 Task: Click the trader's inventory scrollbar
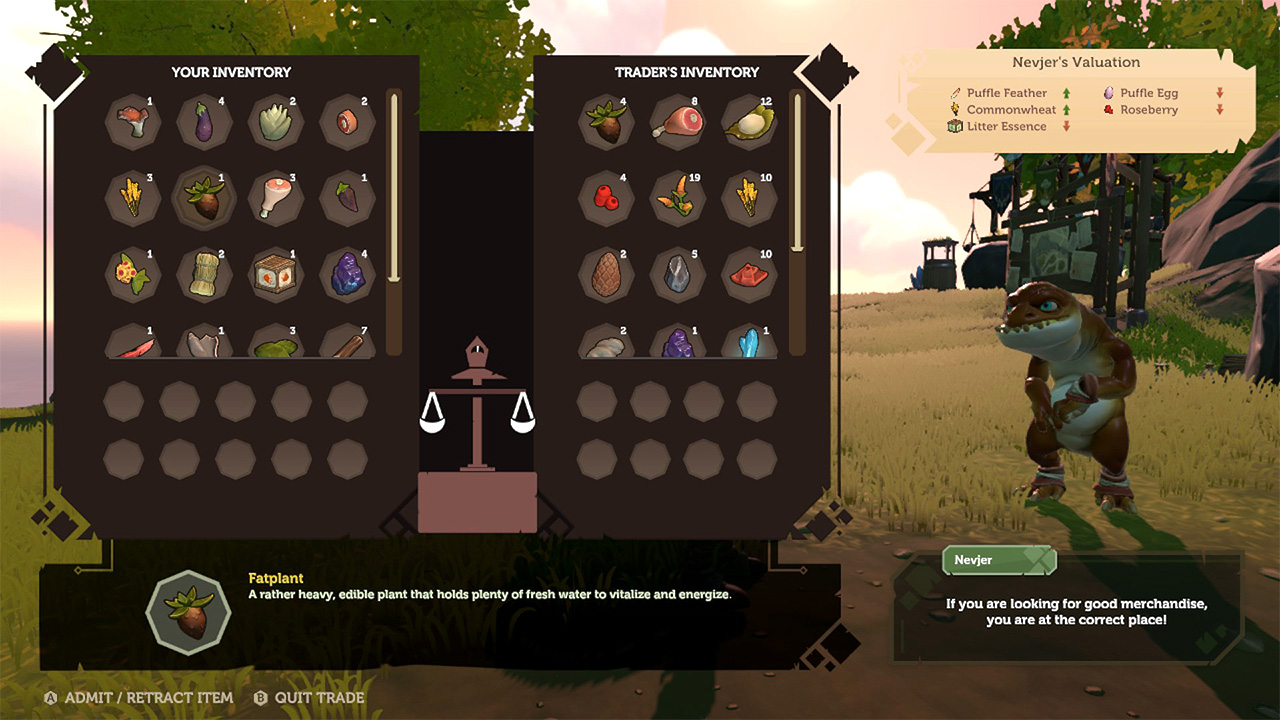pyautogui.click(x=797, y=172)
